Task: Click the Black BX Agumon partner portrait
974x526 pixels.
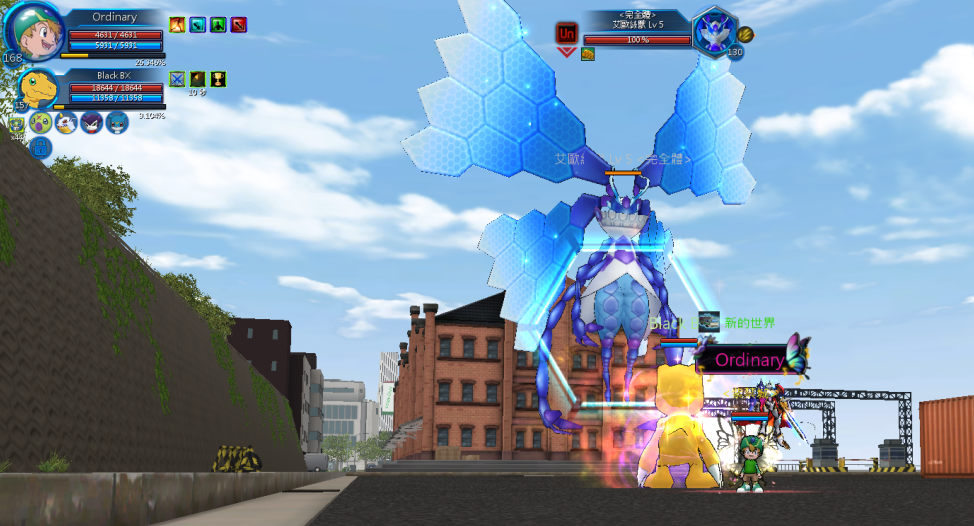Action: (38, 87)
